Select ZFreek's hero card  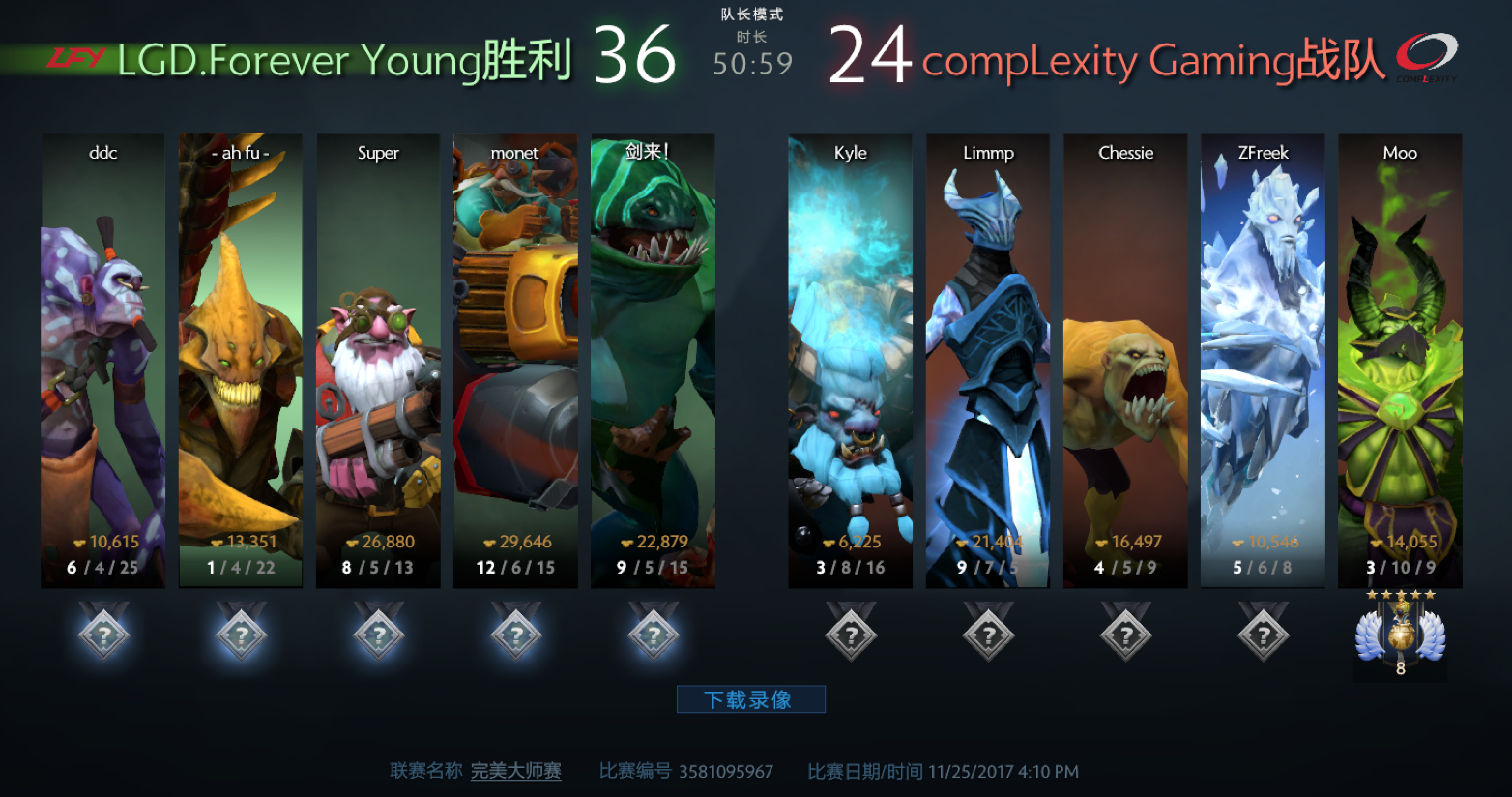tap(1263, 360)
